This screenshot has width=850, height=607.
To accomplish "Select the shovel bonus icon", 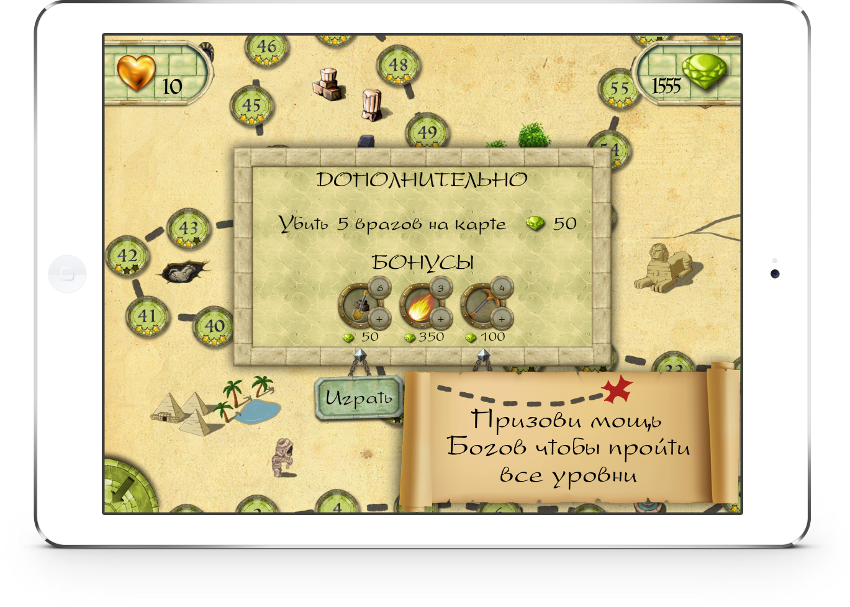I will [360, 305].
